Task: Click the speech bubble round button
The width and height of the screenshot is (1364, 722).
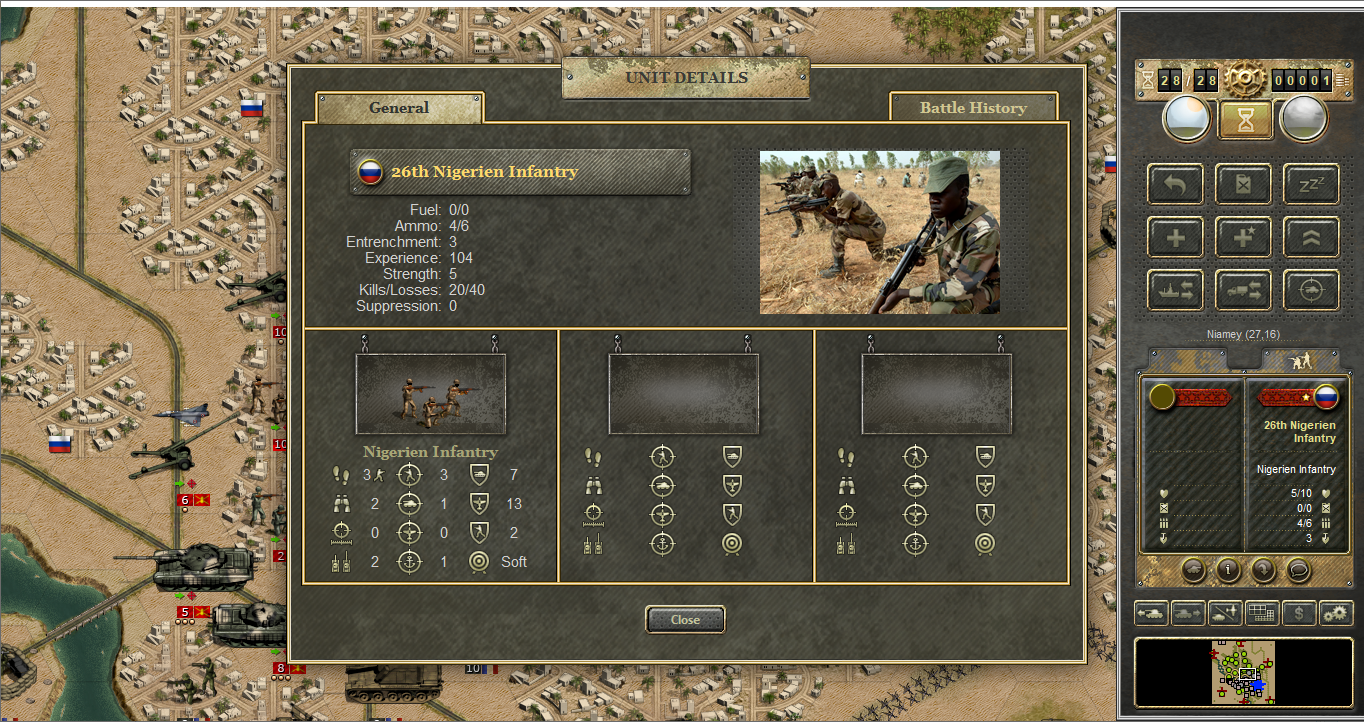Action: coord(1298,570)
